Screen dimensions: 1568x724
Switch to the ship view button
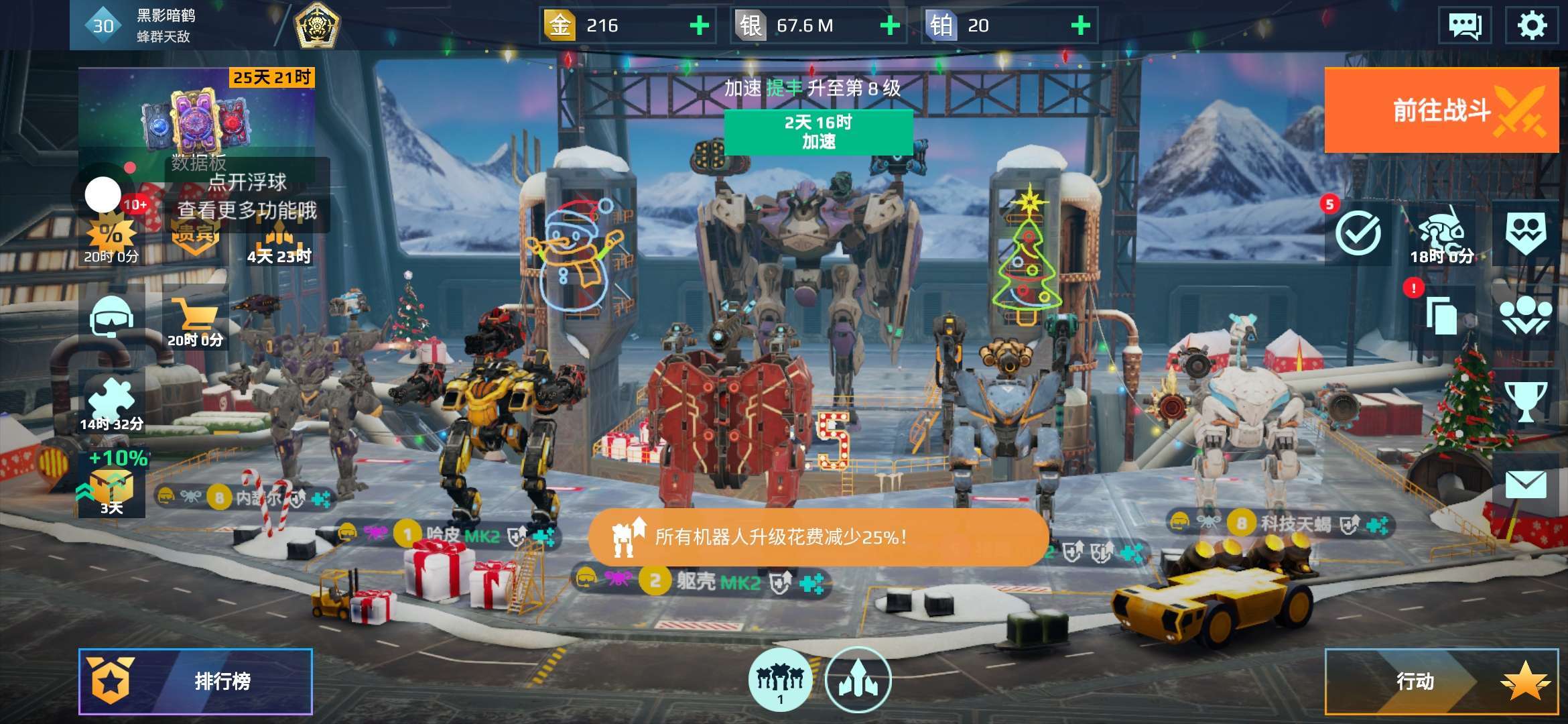pyautogui.click(x=858, y=680)
